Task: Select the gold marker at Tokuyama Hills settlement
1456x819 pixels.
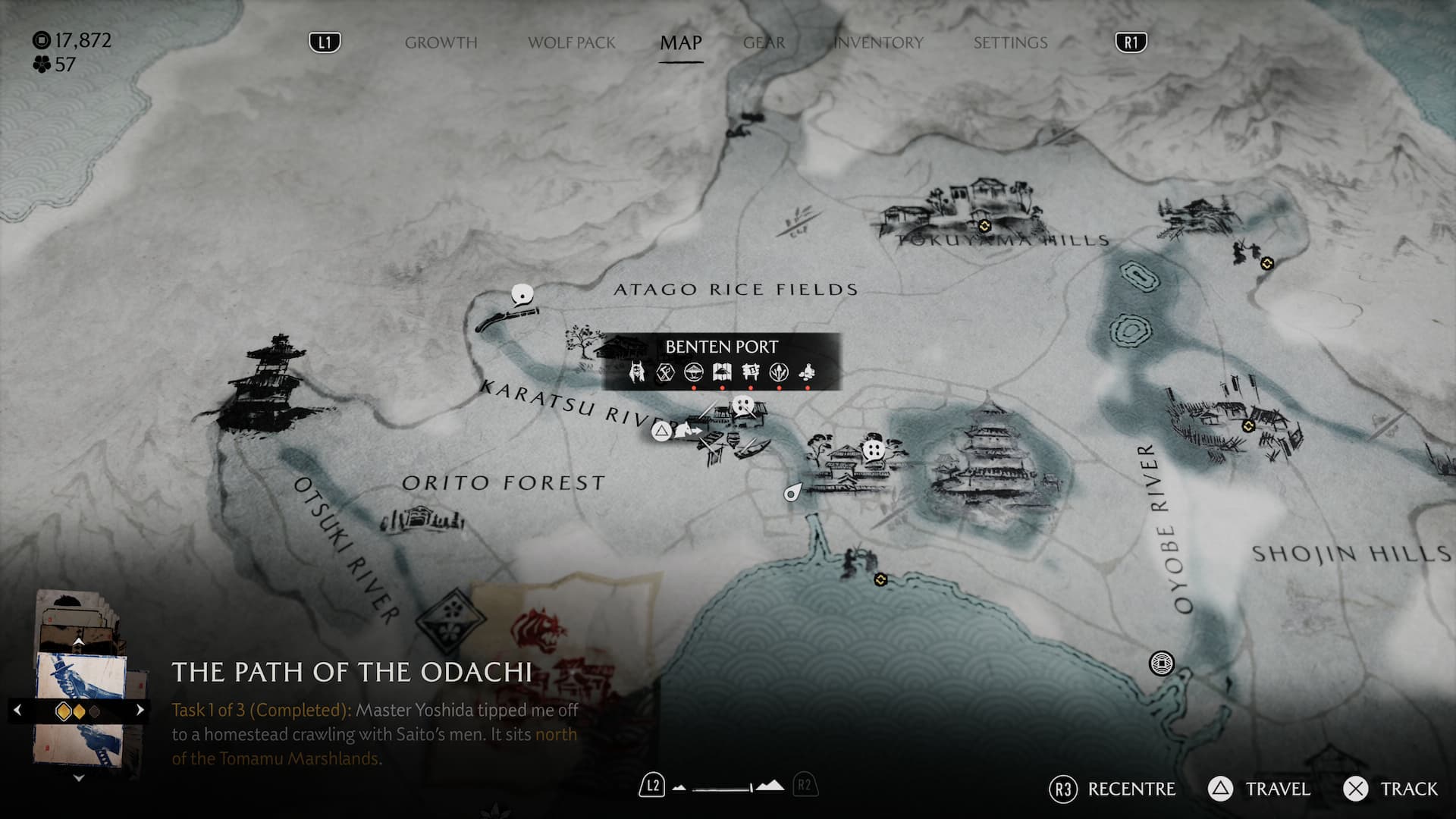Action: click(x=984, y=226)
